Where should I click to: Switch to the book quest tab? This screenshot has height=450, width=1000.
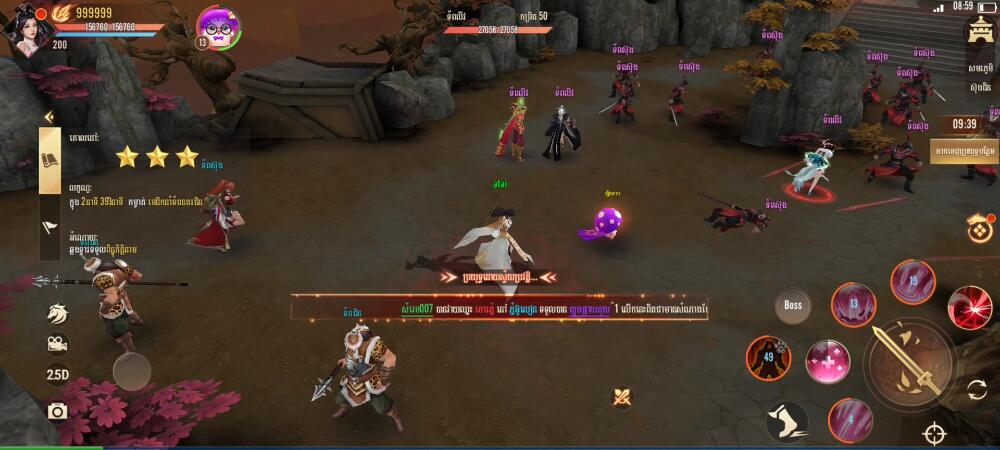[x=50, y=161]
